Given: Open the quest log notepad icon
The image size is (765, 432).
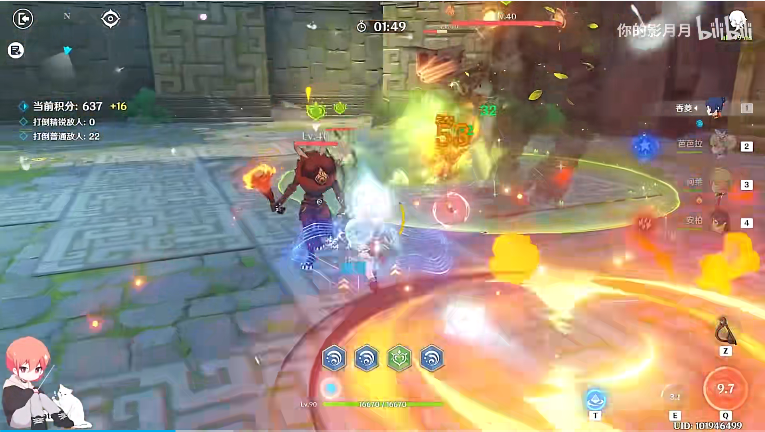Looking at the screenshot, I should [16, 50].
